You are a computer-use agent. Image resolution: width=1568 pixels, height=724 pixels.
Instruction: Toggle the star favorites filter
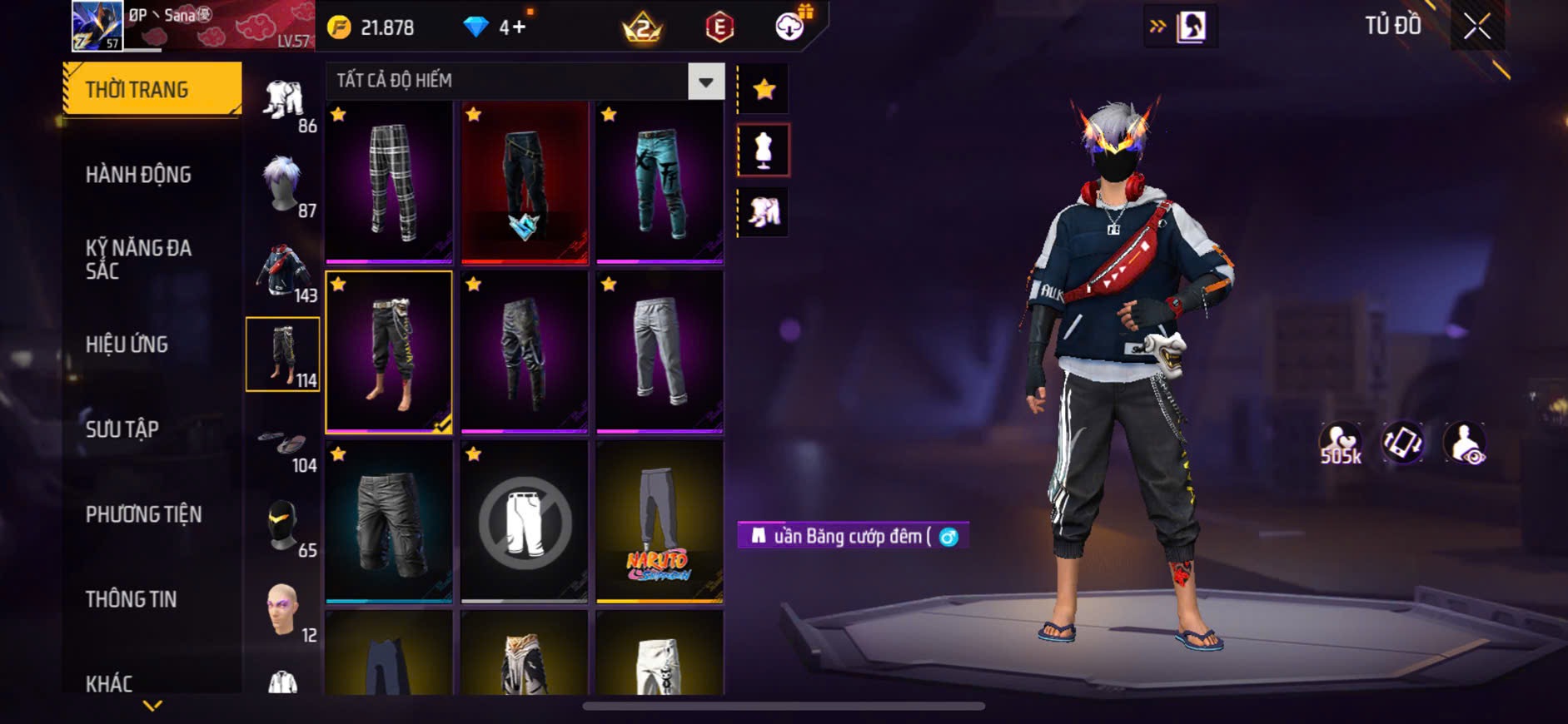coord(764,89)
